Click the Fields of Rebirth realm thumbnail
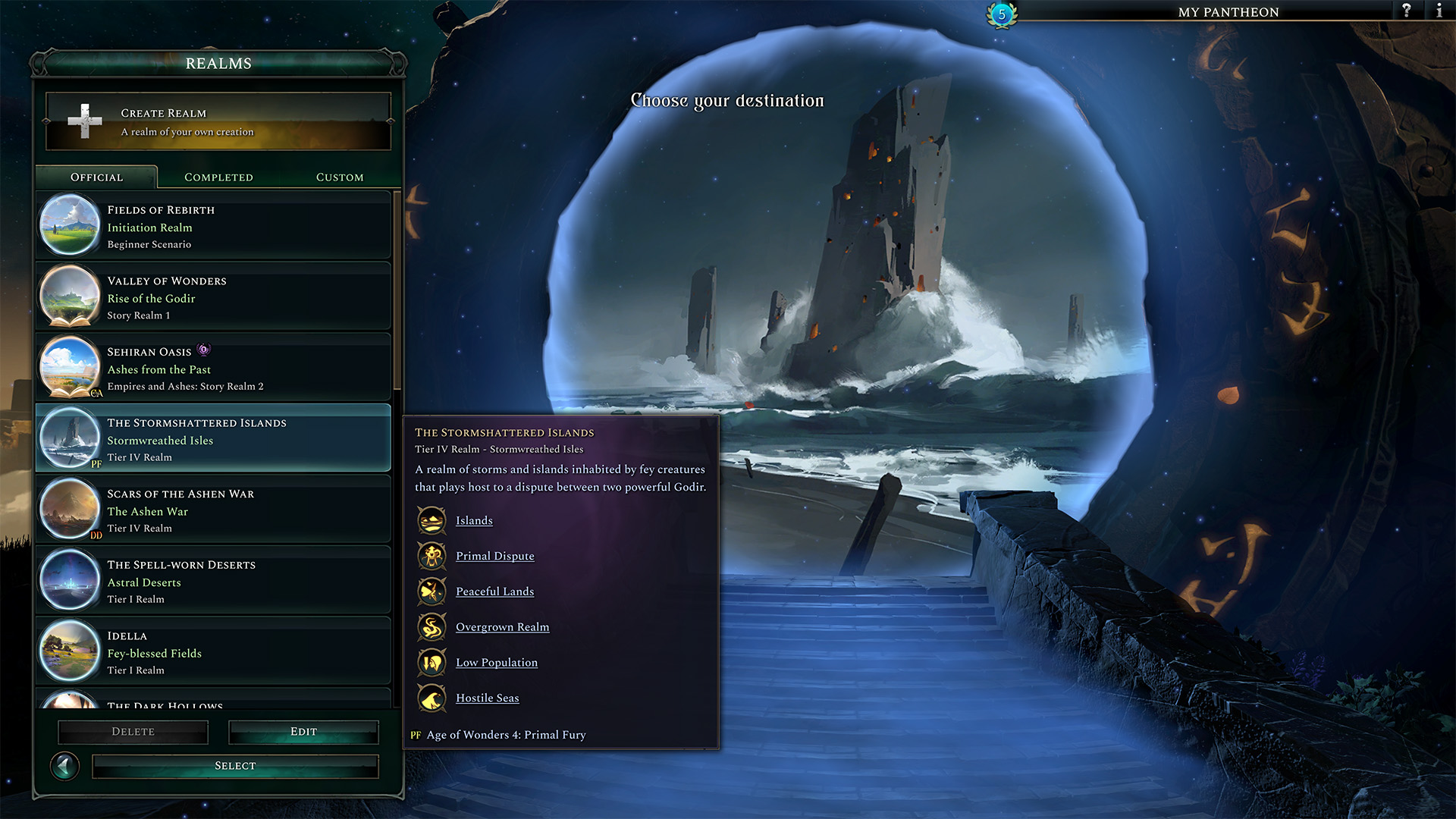Viewport: 1456px width, 819px height. click(69, 224)
